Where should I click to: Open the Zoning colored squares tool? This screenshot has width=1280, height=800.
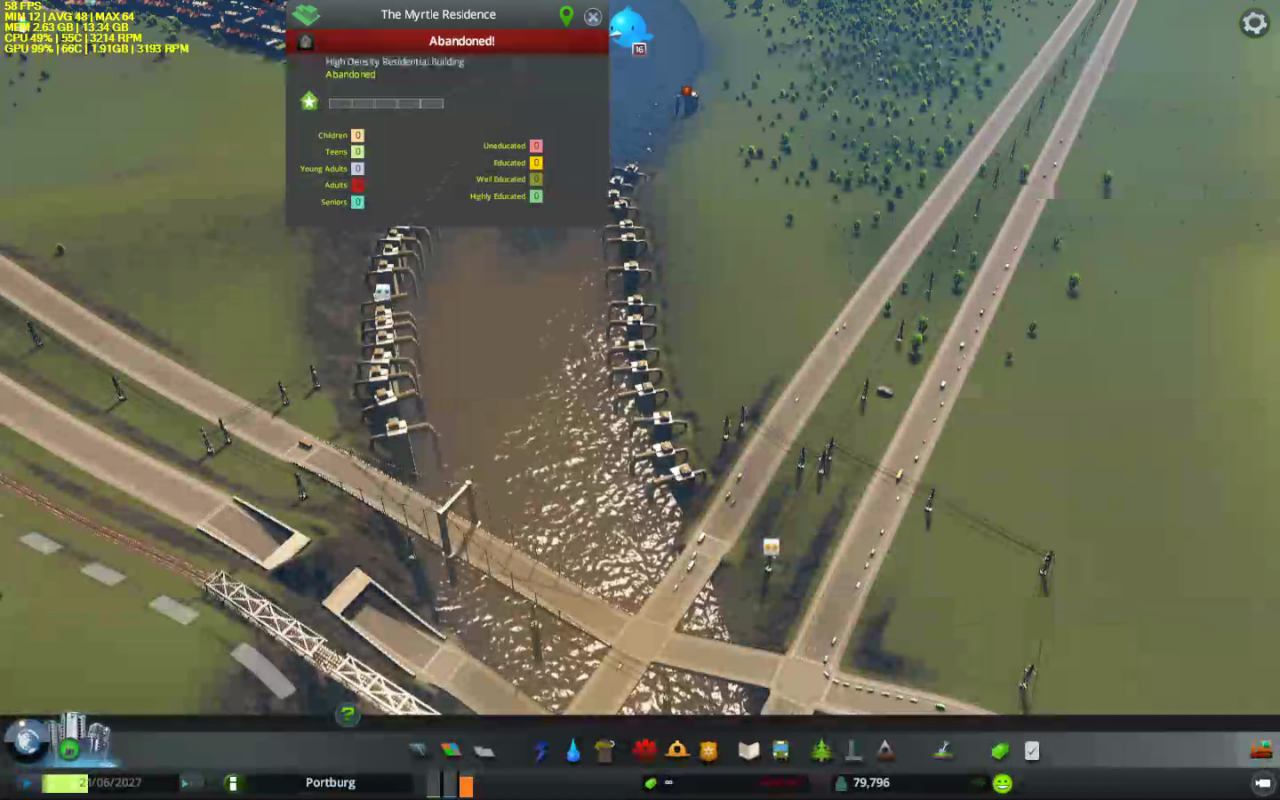(x=451, y=751)
